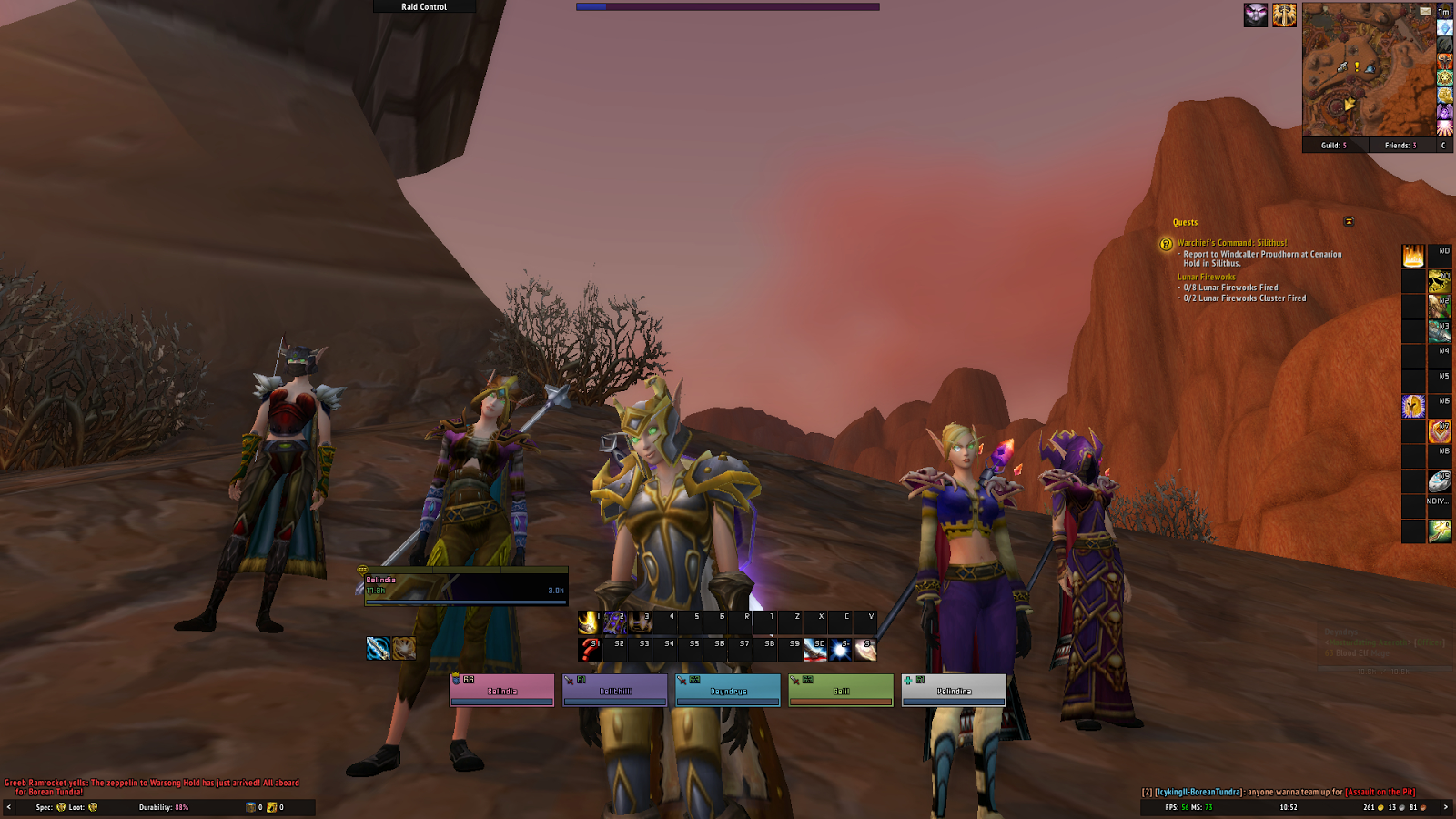
Task: Click the Loot coin icon in the status bar
Action: pos(93,808)
